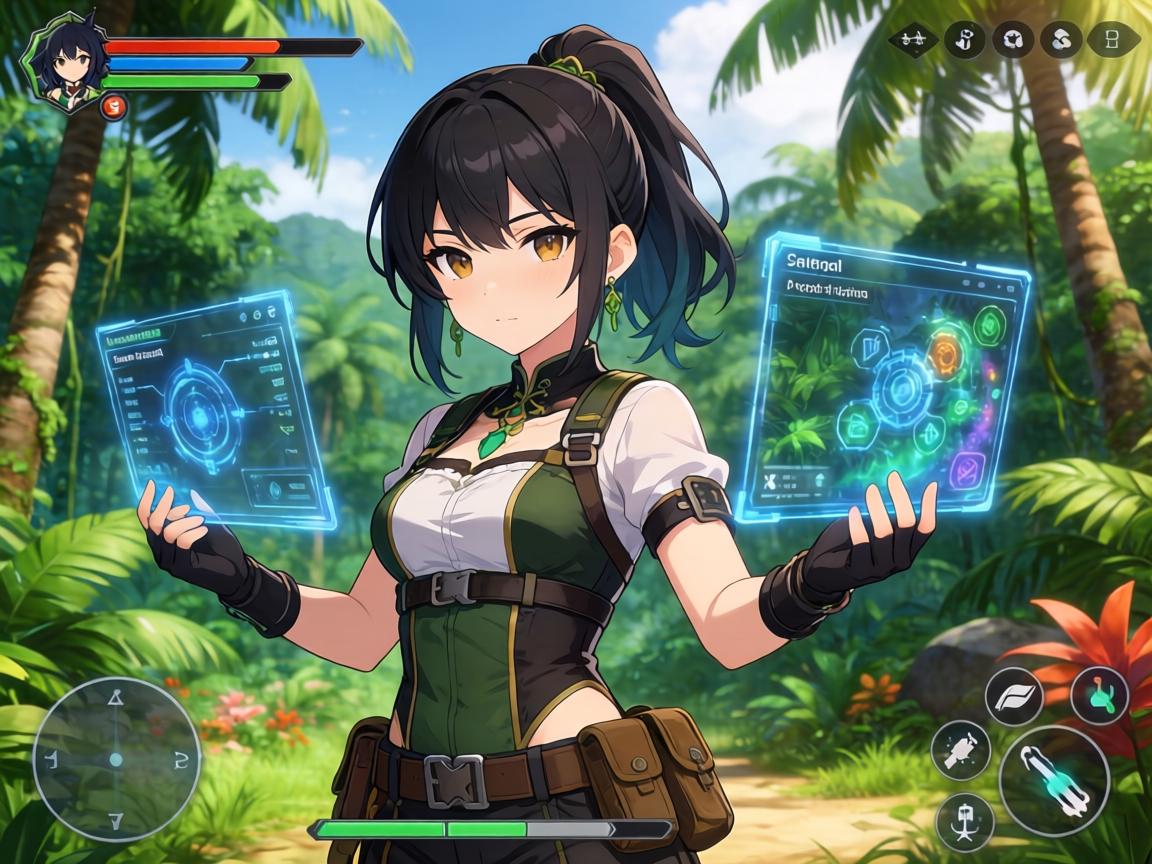Use the anchor-shaped ability button
This screenshot has width=1152, height=864.
[965, 822]
